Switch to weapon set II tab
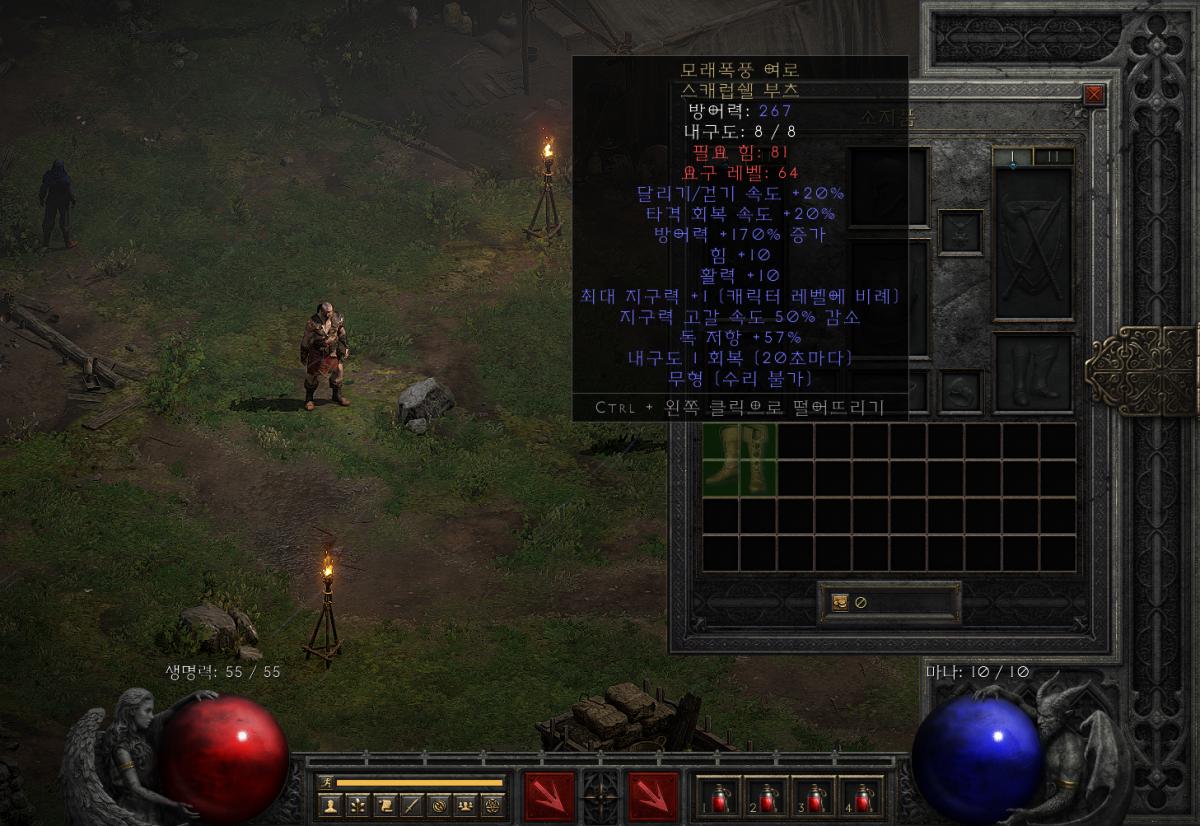The width and height of the screenshot is (1200, 826). pyautogui.click(x=1053, y=156)
